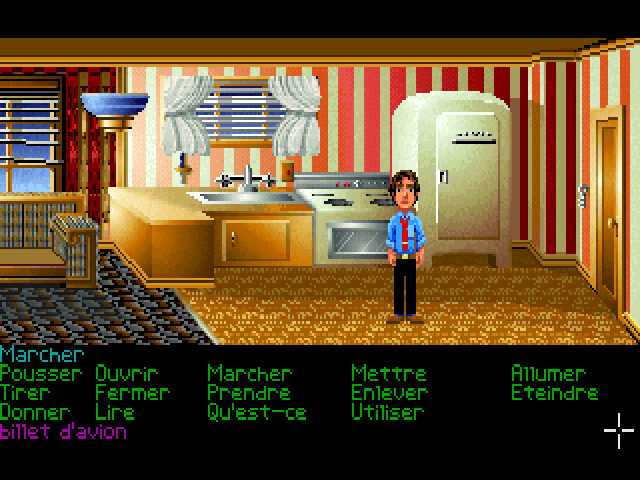The image size is (640, 480).
Task: Select the billet d'avion inventory item
Action: (x=64, y=432)
